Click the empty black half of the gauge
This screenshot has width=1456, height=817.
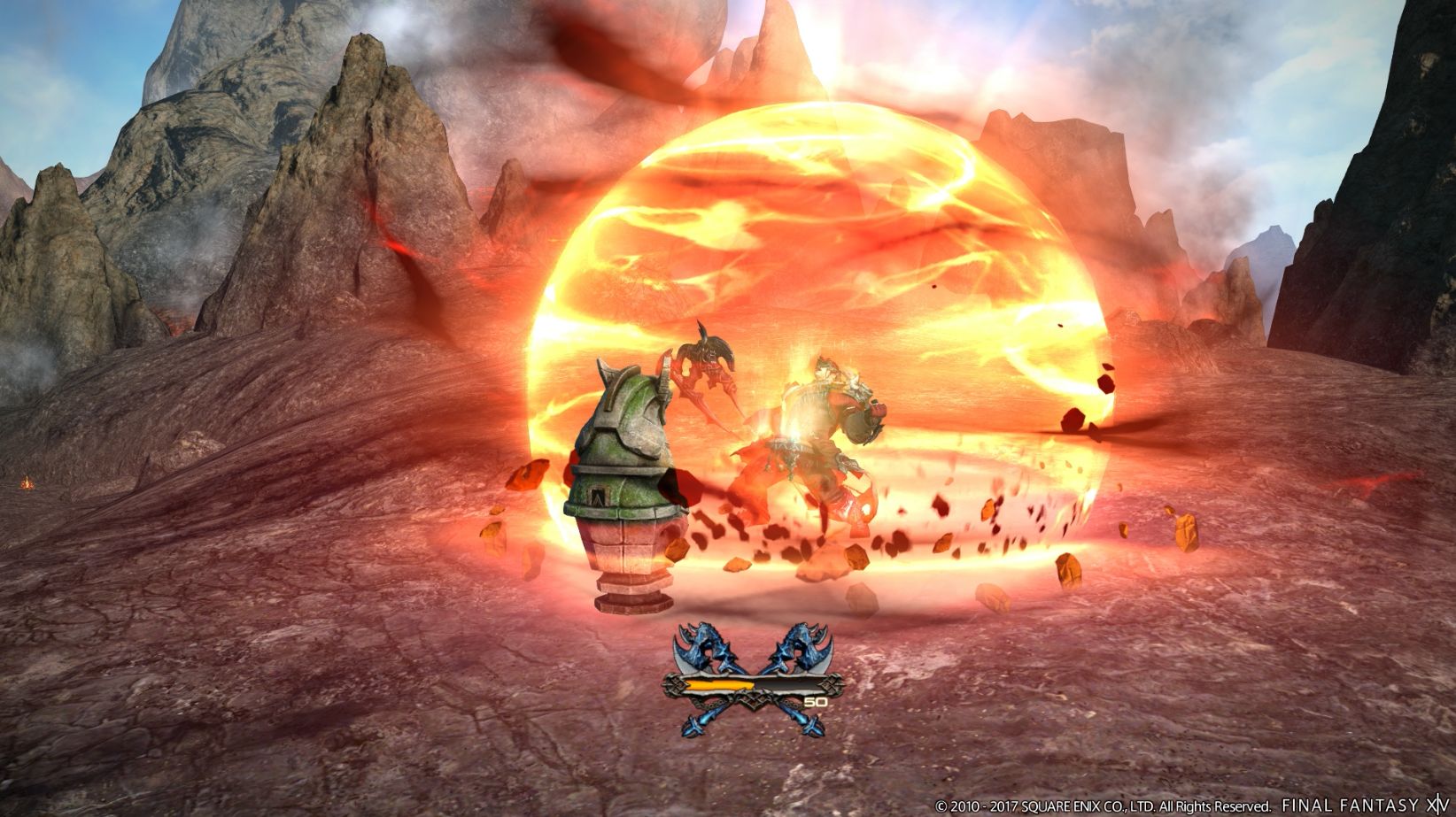pos(790,682)
